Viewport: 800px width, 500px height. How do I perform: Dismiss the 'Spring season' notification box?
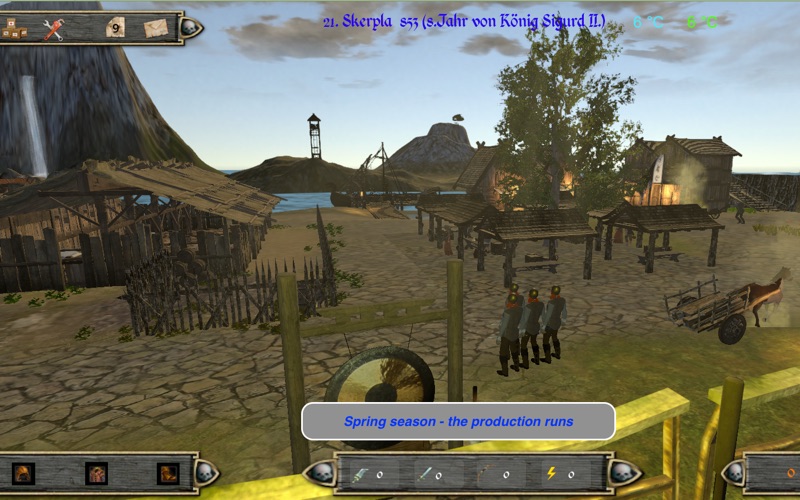pyautogui.click(x=458, y=421)
